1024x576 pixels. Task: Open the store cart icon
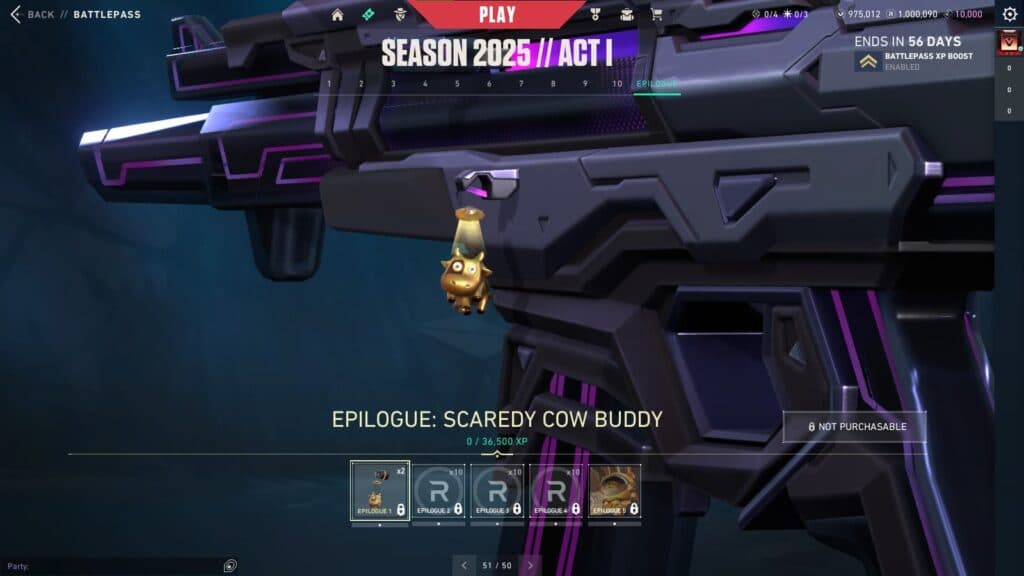click(657, 15)
